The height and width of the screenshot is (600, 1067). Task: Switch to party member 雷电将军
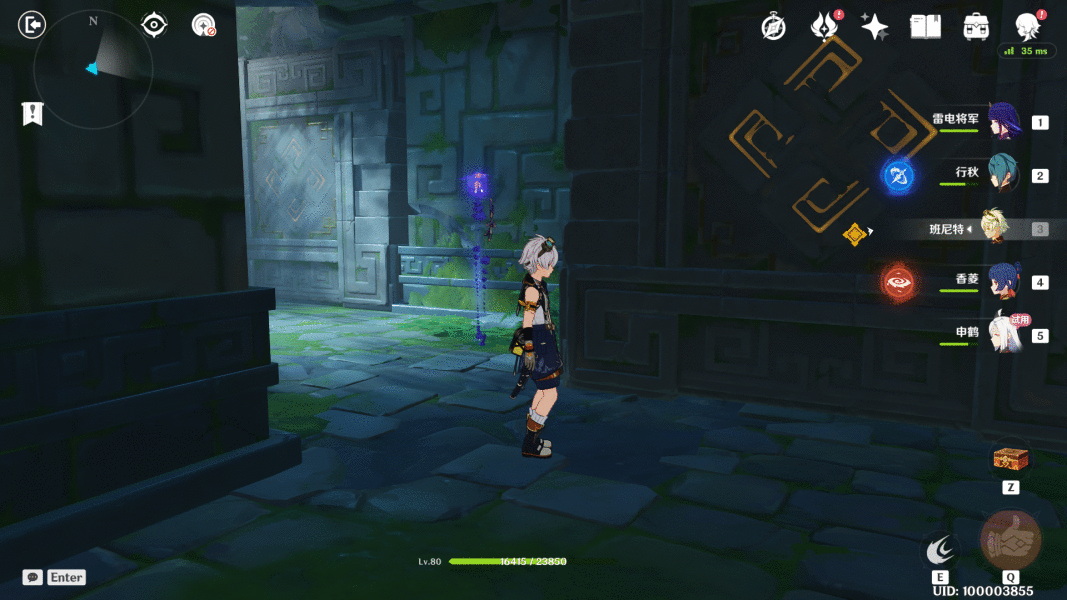pyautogui.click(x=1002, y=122)
